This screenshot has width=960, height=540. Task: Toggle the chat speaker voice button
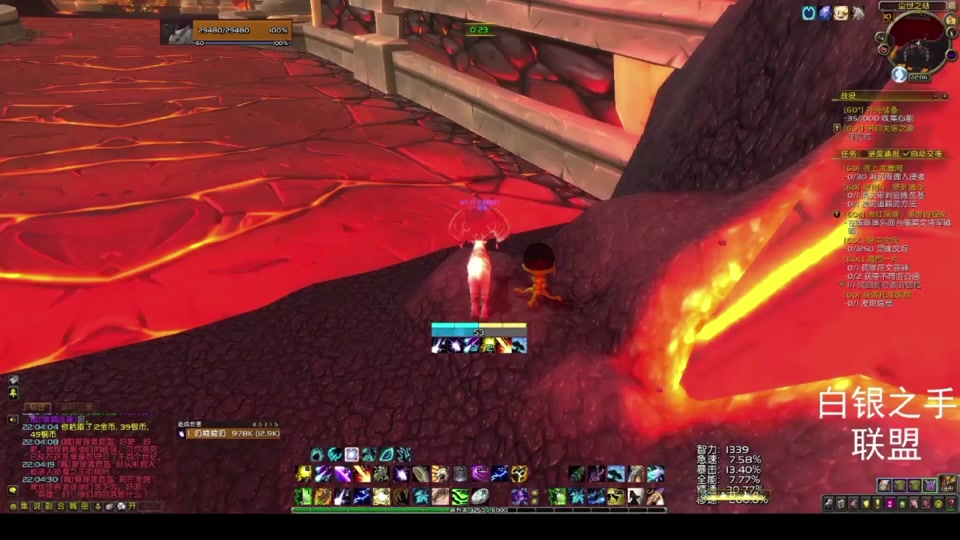tap(13, 421)
